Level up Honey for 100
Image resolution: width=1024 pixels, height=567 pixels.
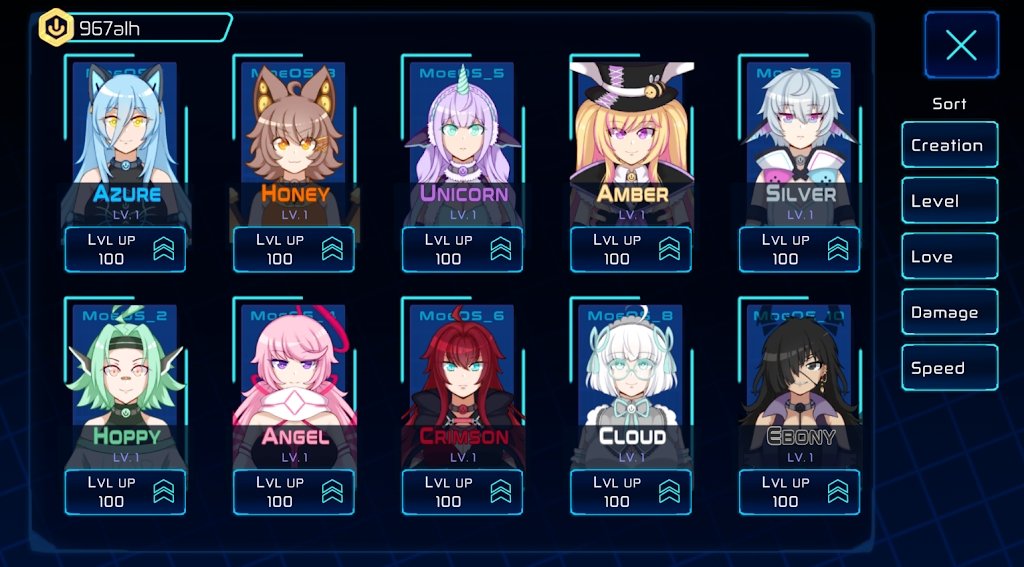click(294, 249)
